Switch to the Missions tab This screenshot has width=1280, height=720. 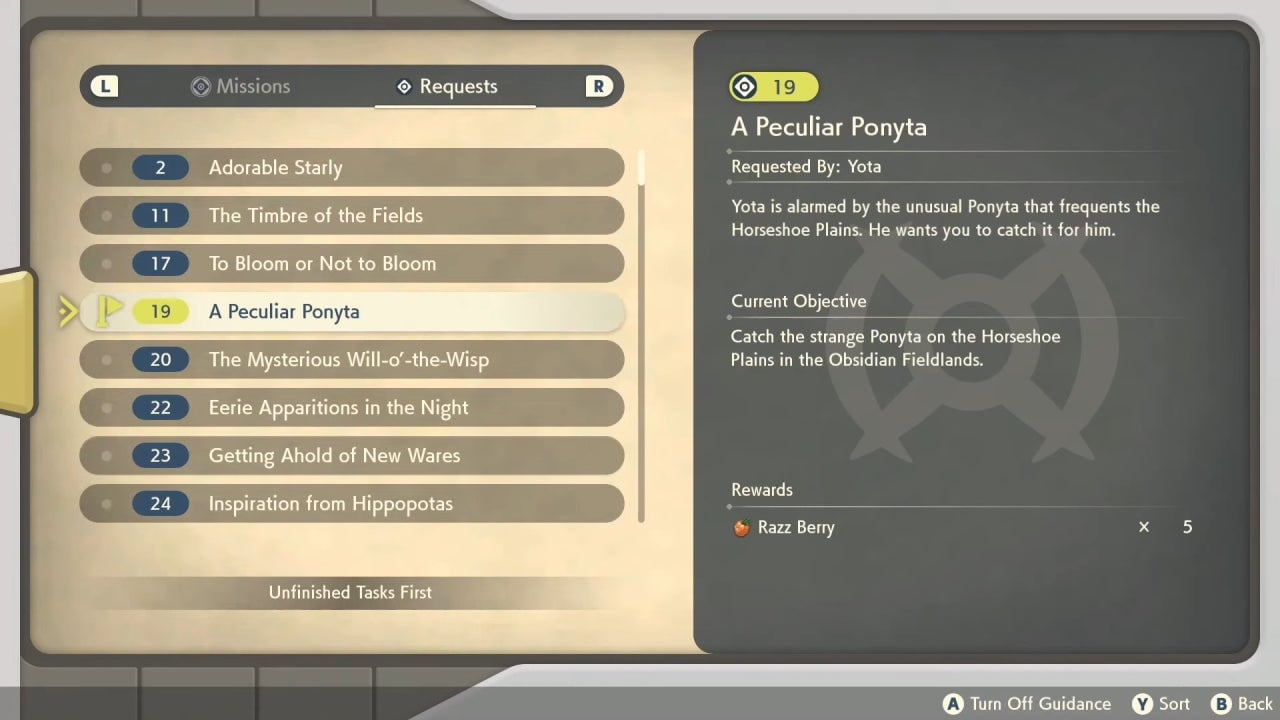tap(240, 86)
